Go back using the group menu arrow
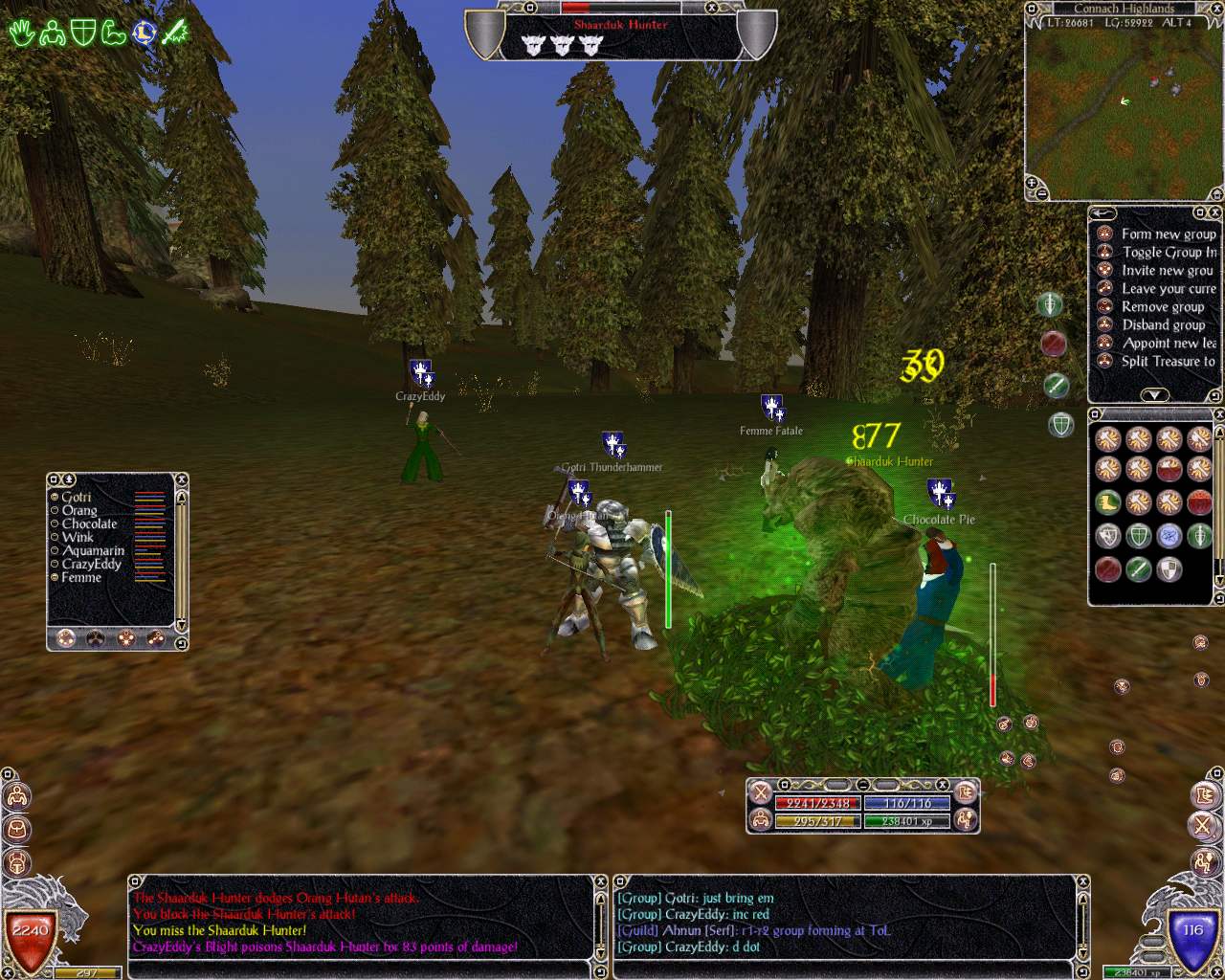1225x980 pixels. coord(1103,212)
